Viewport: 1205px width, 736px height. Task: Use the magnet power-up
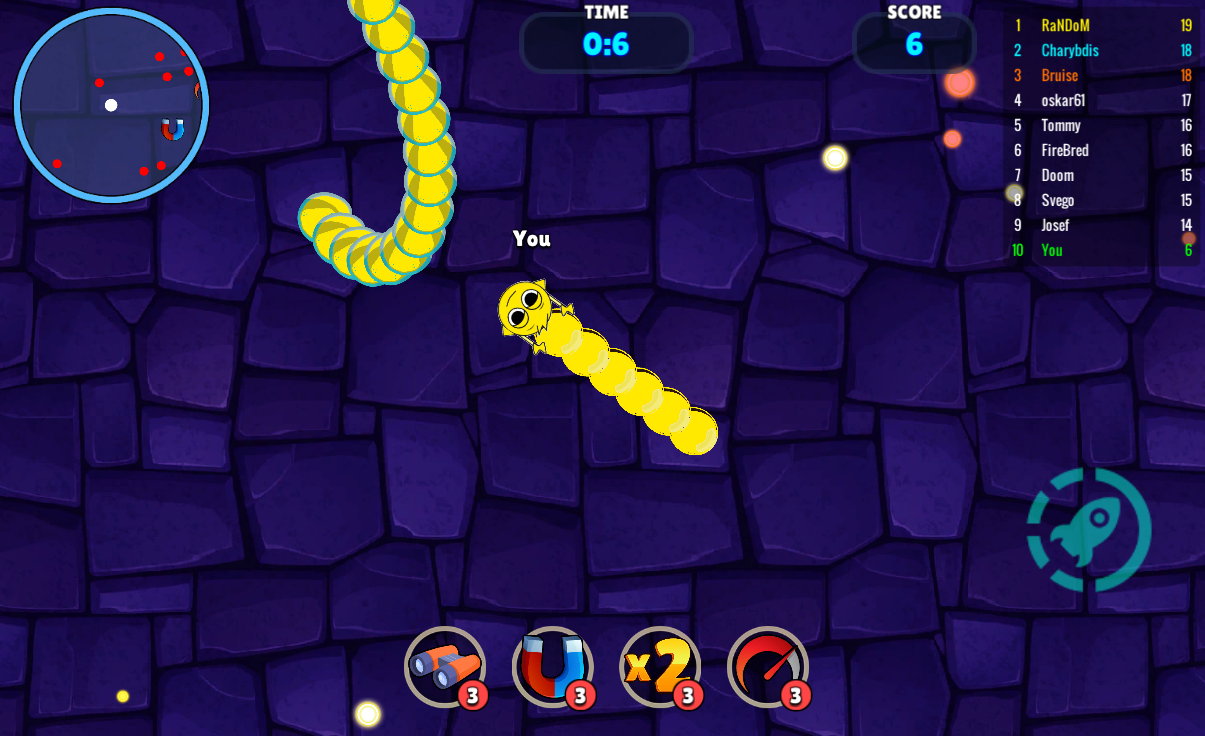coord(552,666)
